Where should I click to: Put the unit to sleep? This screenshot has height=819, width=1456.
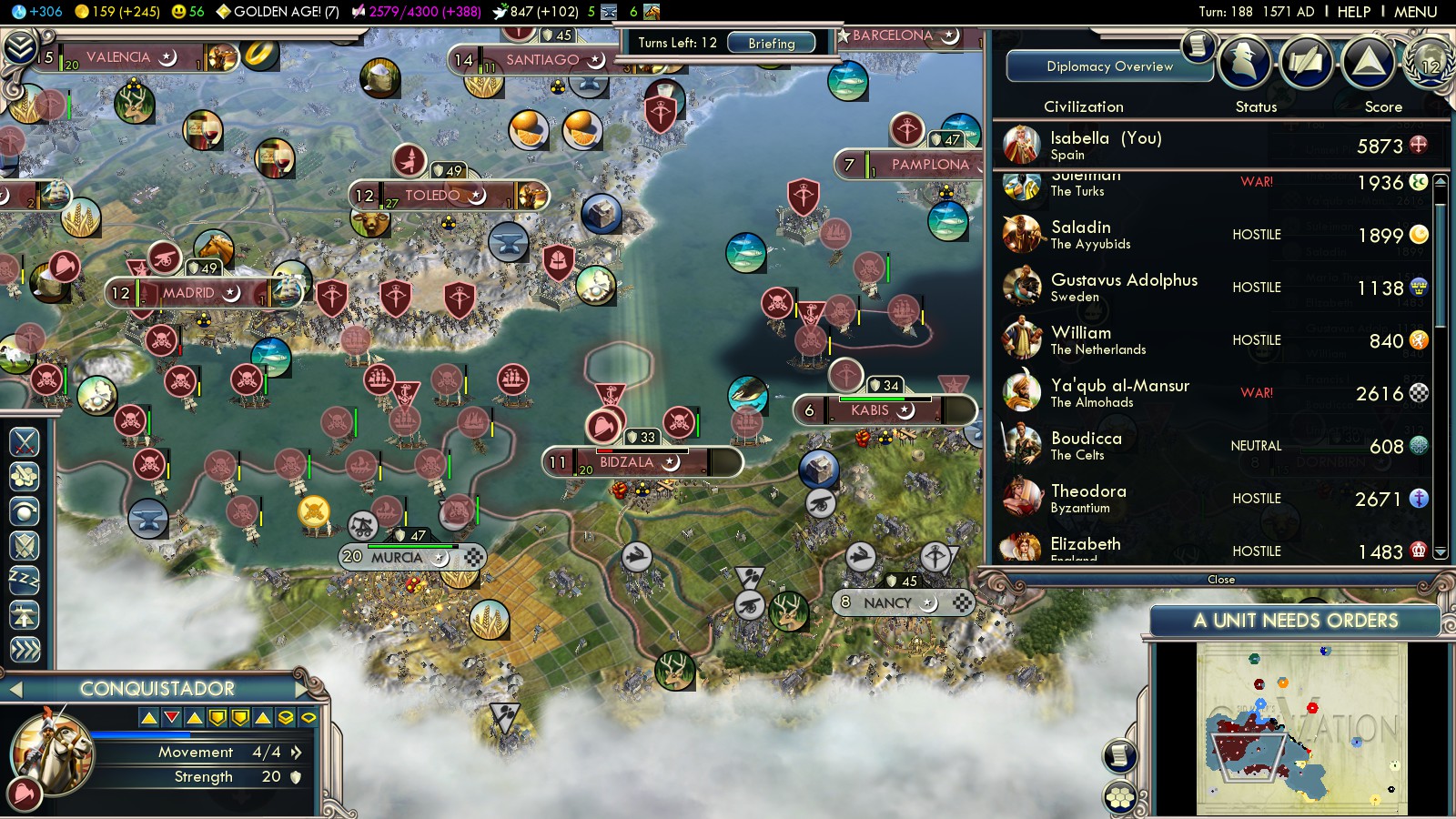[25, 580]
